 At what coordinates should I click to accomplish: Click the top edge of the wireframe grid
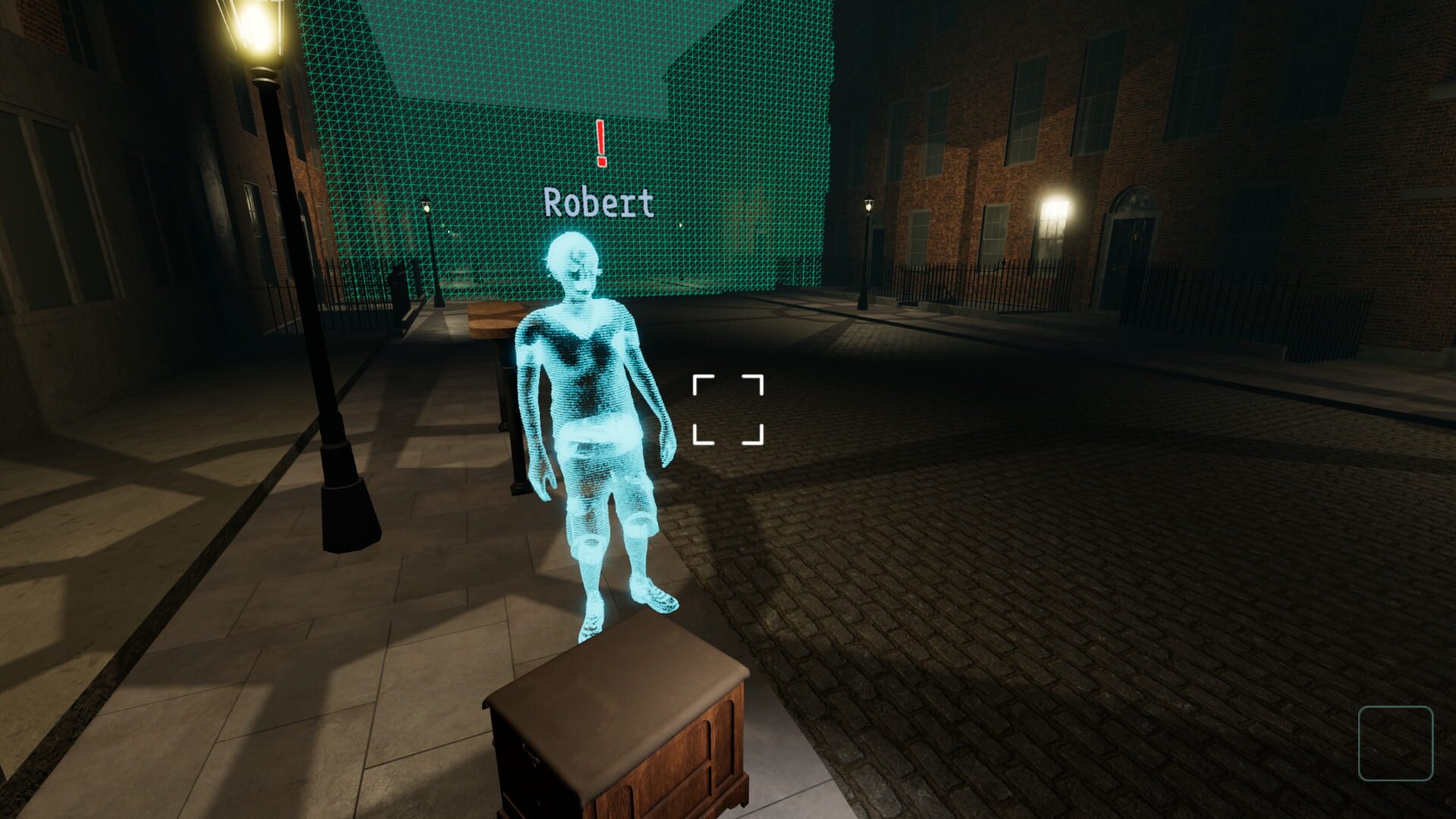pos(531,8)
